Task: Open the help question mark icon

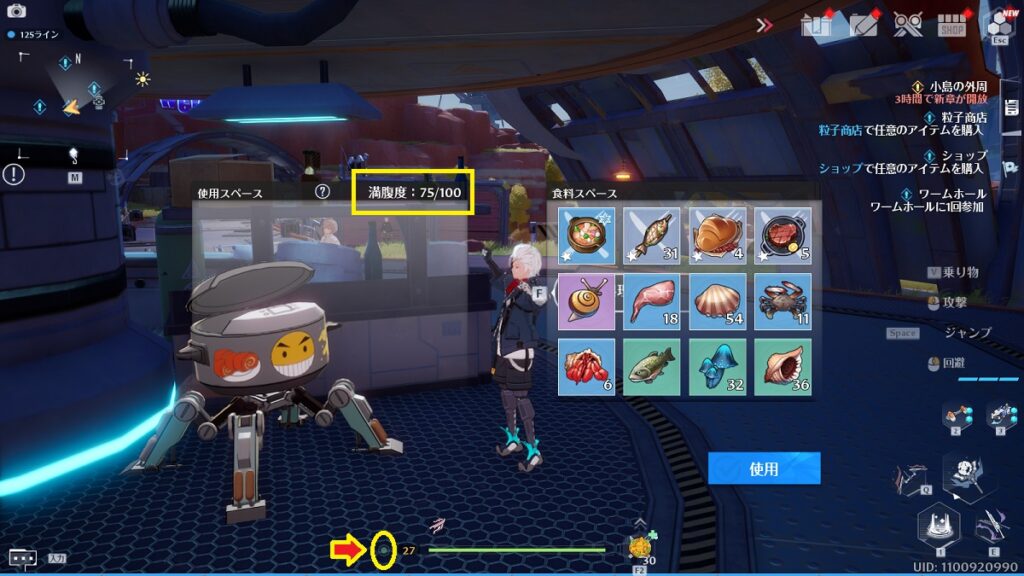Action: click(322, 191)
